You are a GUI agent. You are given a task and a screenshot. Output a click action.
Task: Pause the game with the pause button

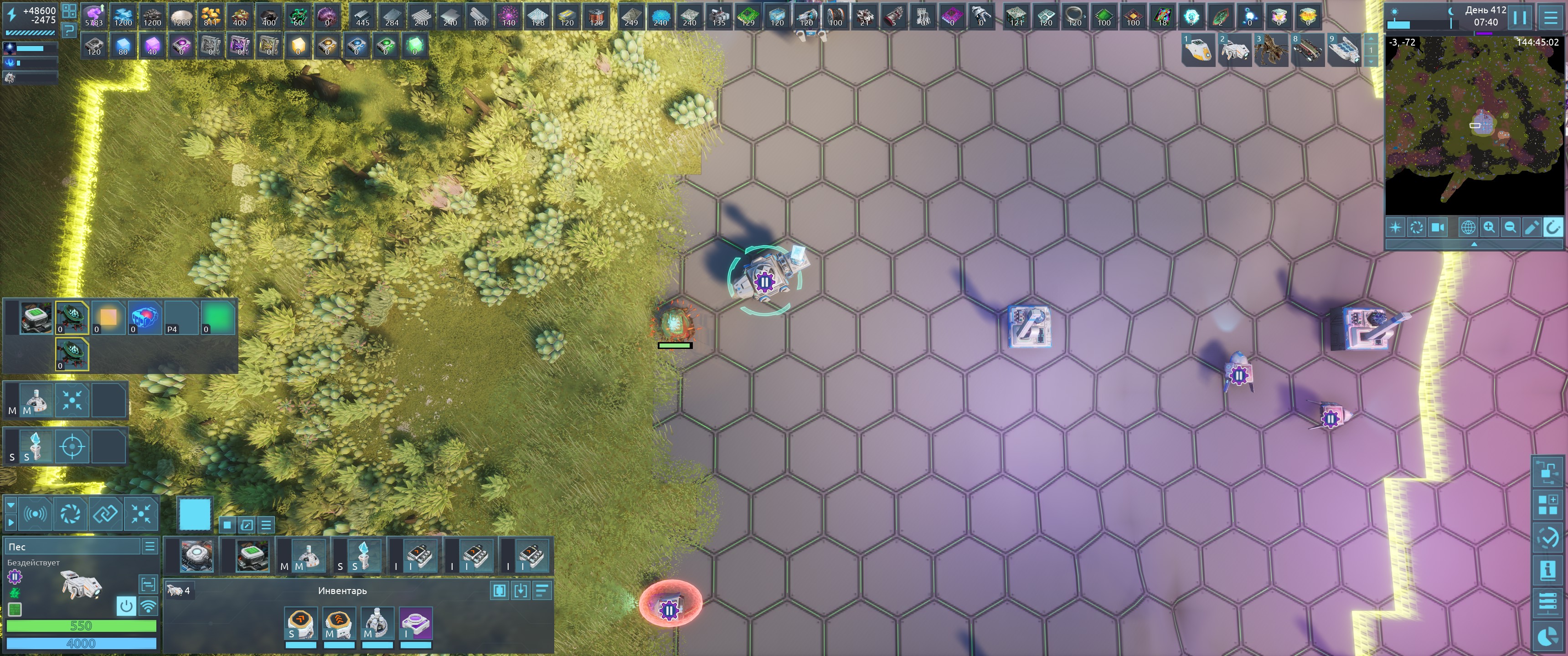[1520, 17]
